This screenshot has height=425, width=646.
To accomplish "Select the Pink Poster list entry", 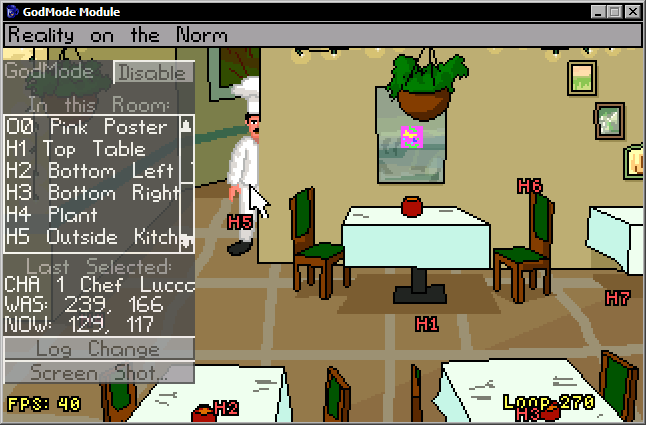I will [88, 127].
